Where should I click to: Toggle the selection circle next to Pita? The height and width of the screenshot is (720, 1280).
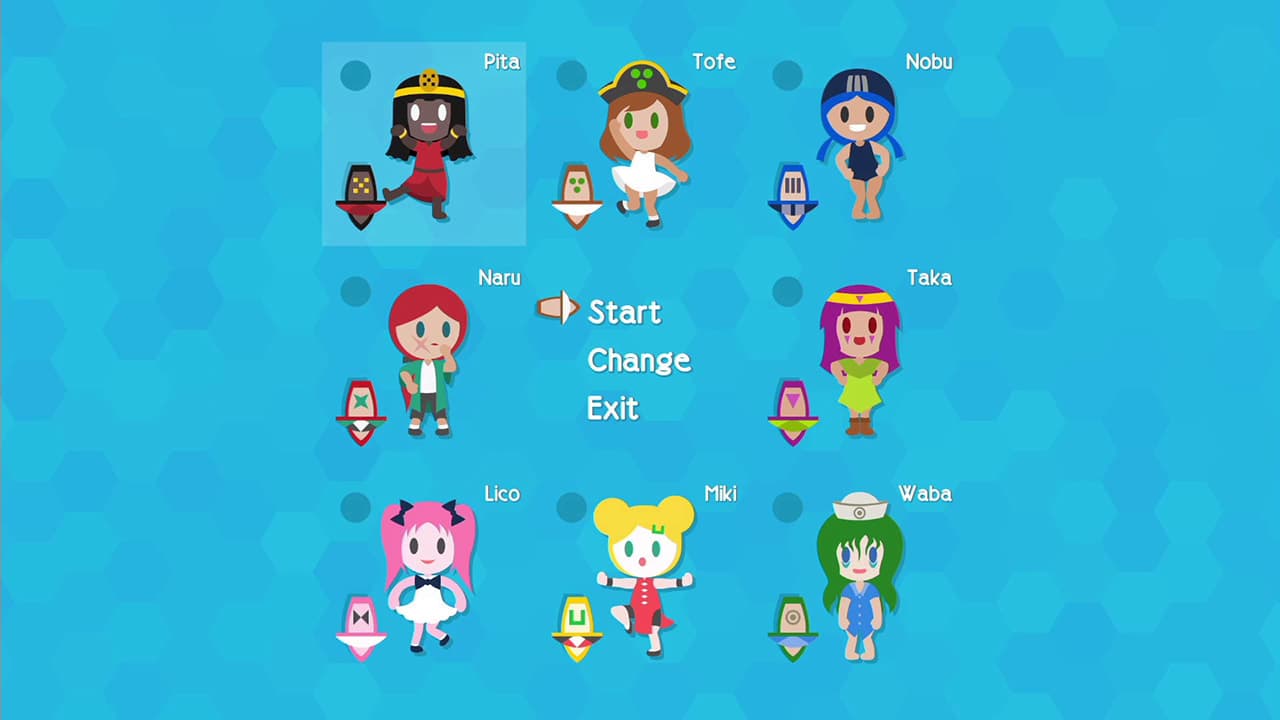[x=355, y=75]
